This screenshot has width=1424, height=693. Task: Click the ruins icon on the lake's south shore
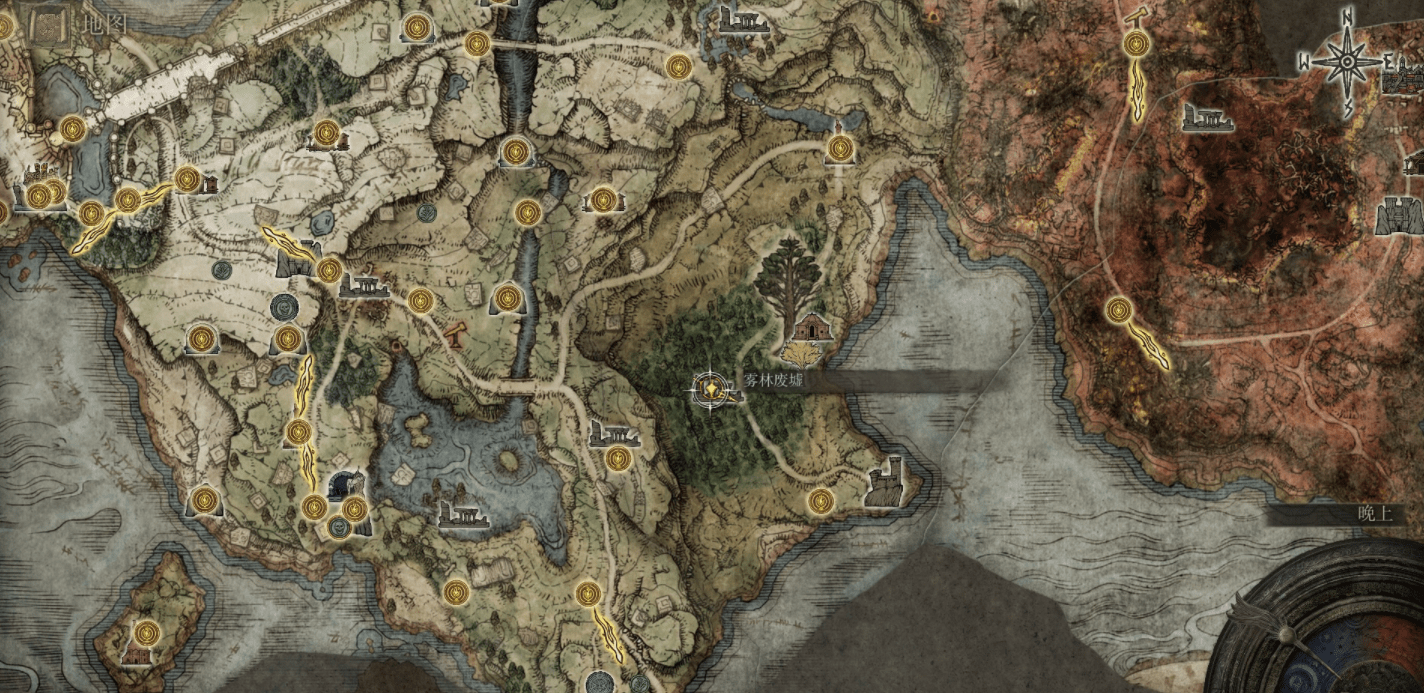(x=464, y=512)
